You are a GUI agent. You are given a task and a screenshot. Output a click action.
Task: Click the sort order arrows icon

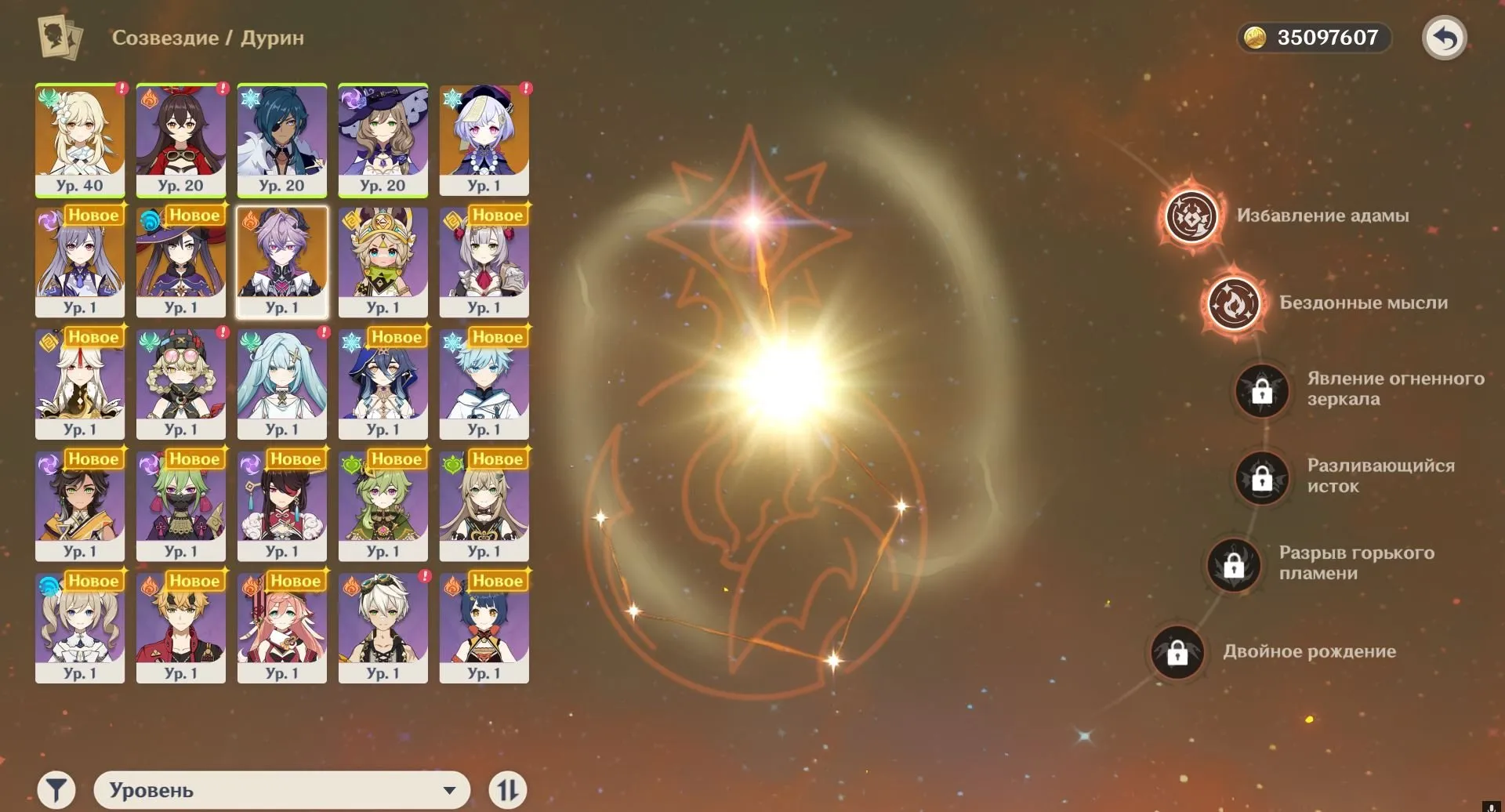[x=509, y=788]
